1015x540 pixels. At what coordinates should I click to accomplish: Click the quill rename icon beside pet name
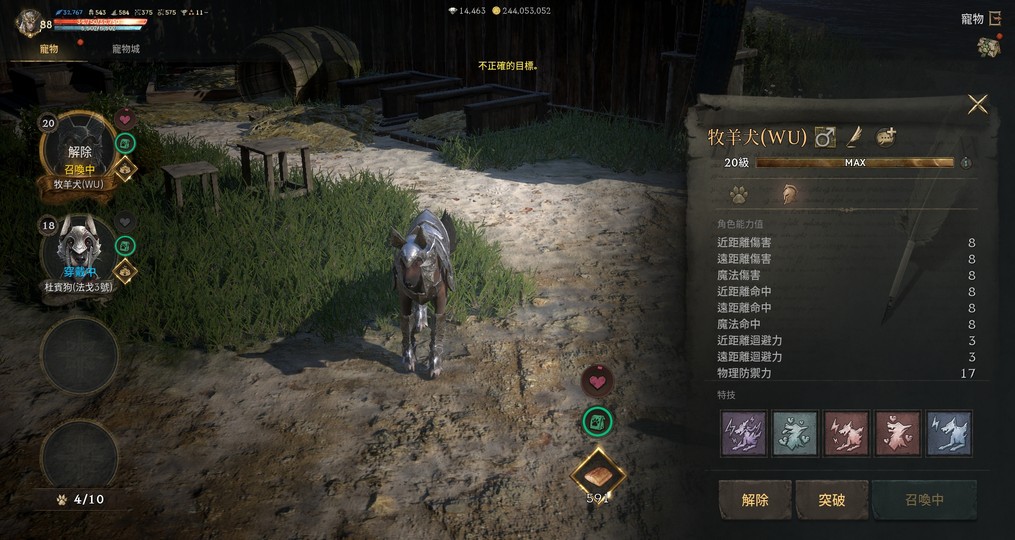(855, 137)
